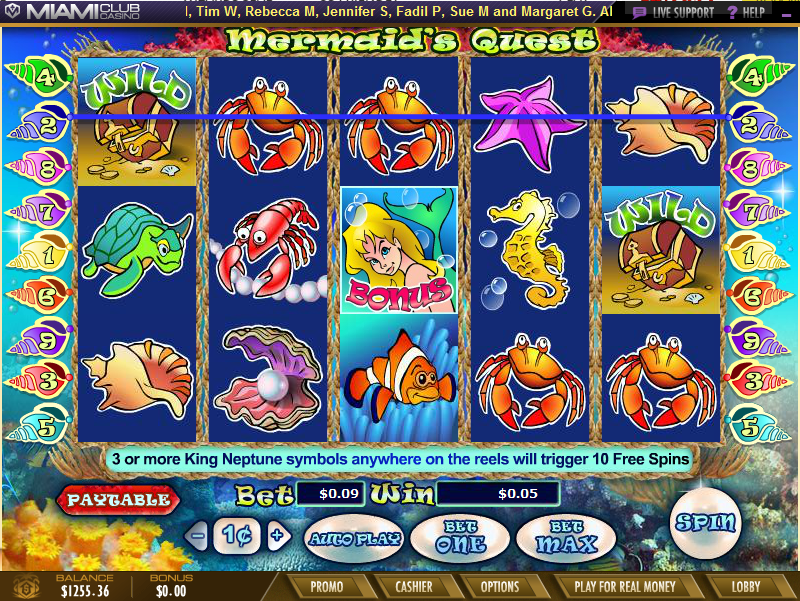This screenshot has width=800, height=601.
Task: Click the Bet One button
Action: [461, 538]
